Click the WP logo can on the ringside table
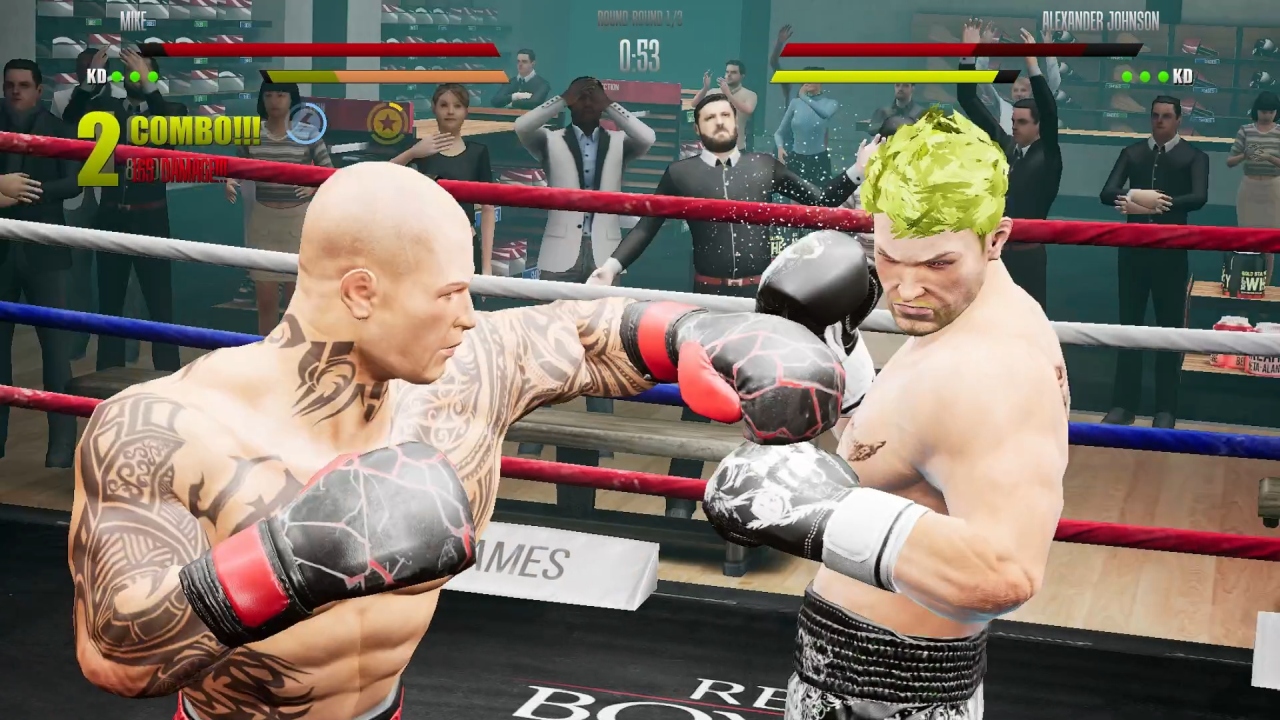The image size is (1280, 720). pos(1253,277)
